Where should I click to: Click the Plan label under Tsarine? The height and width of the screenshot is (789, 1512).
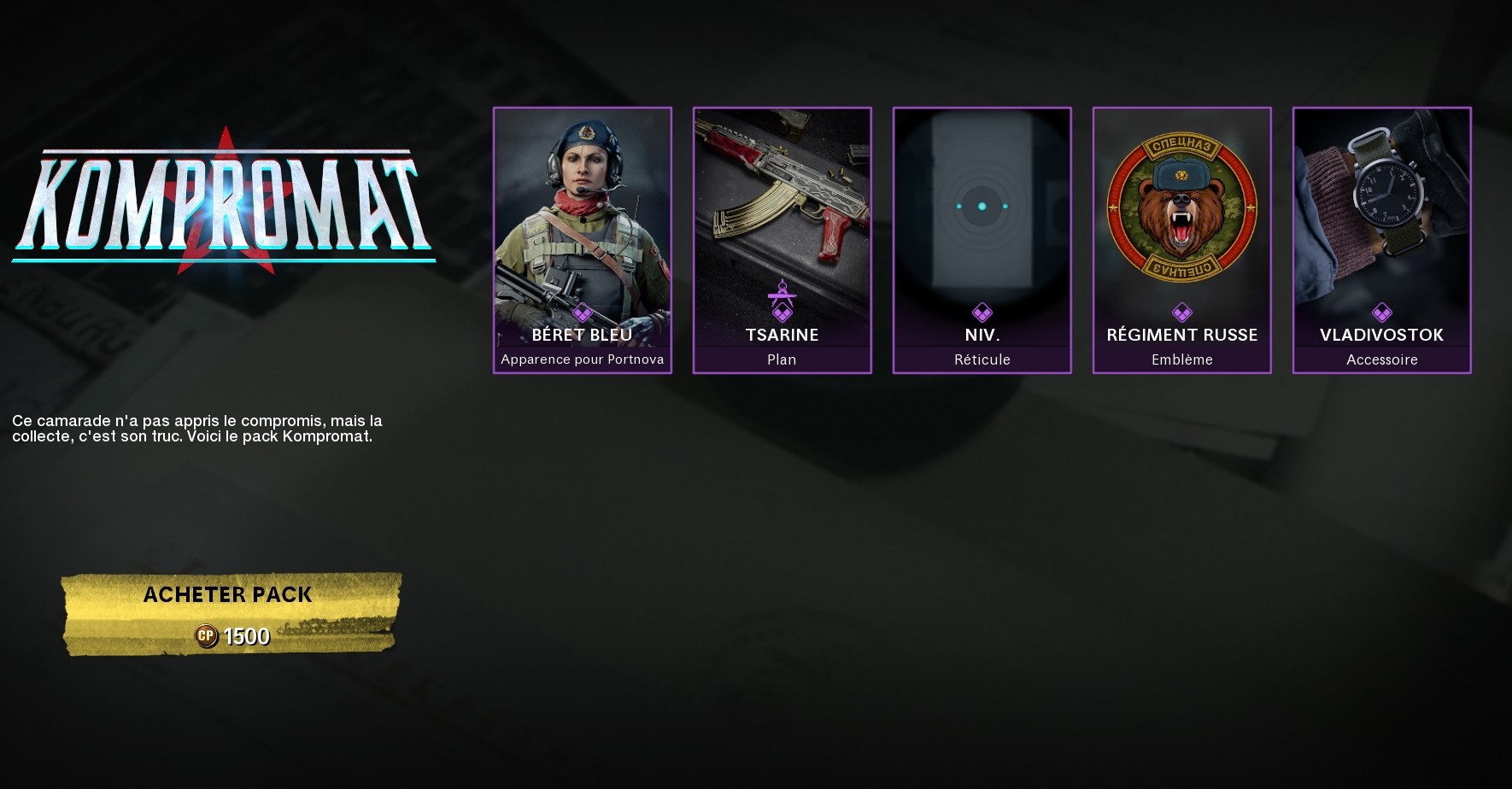pos(782,359)
